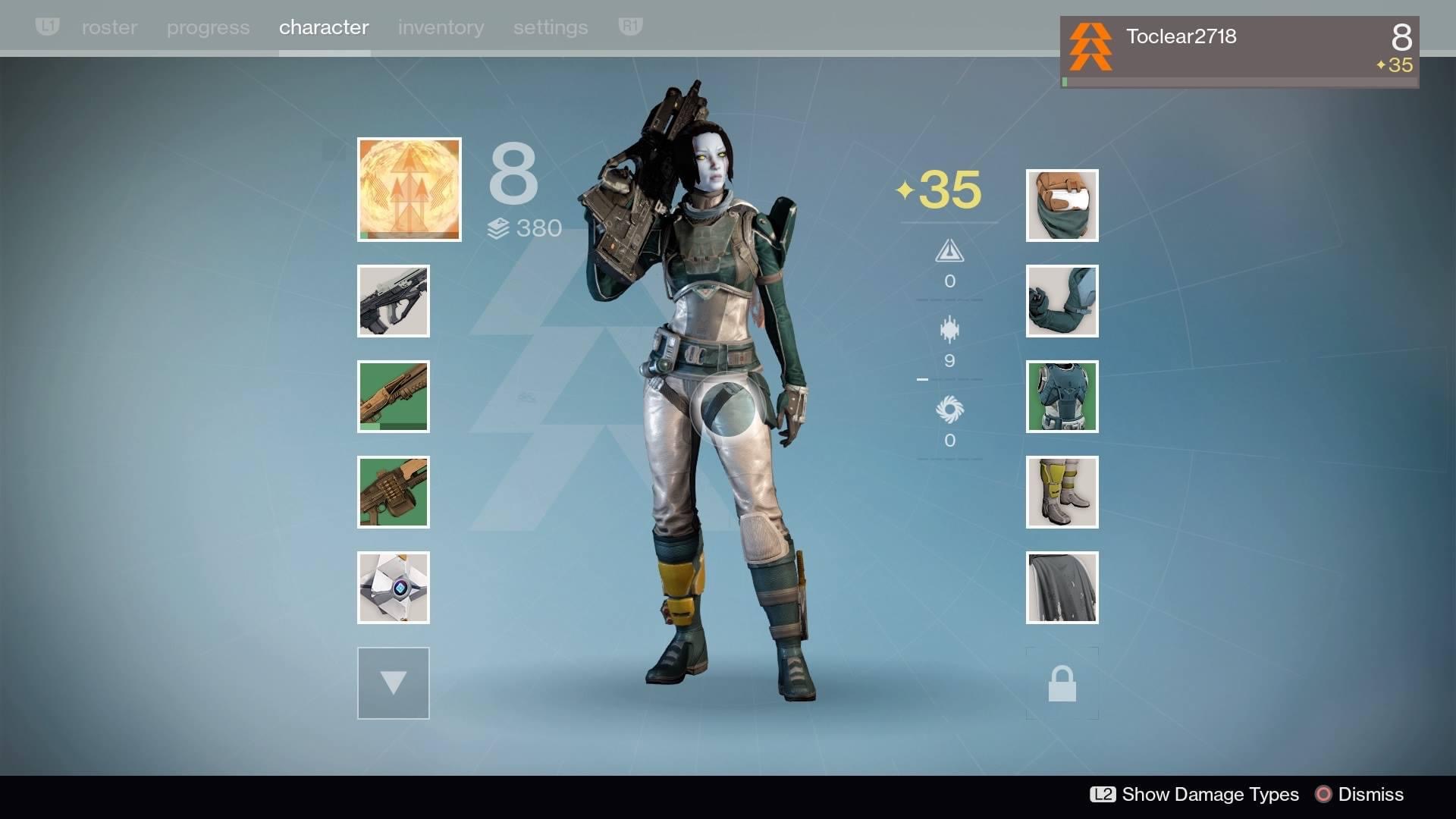The height and width of the screenshot is (819, 1456).
Task: Expand the down arrow slot
Action: click(393, 682)
